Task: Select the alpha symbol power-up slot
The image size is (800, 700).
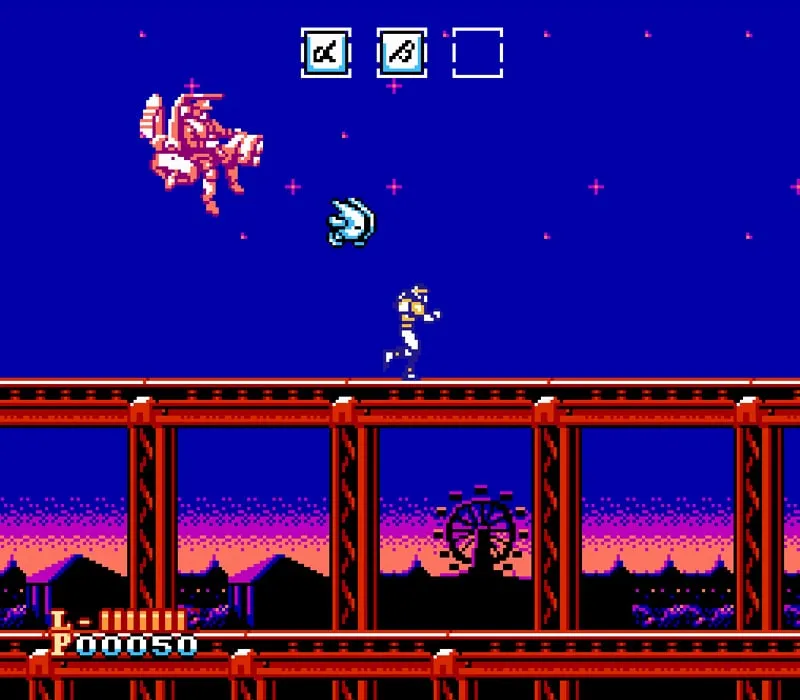Action: pyautogui.click(x=326, y=53)
